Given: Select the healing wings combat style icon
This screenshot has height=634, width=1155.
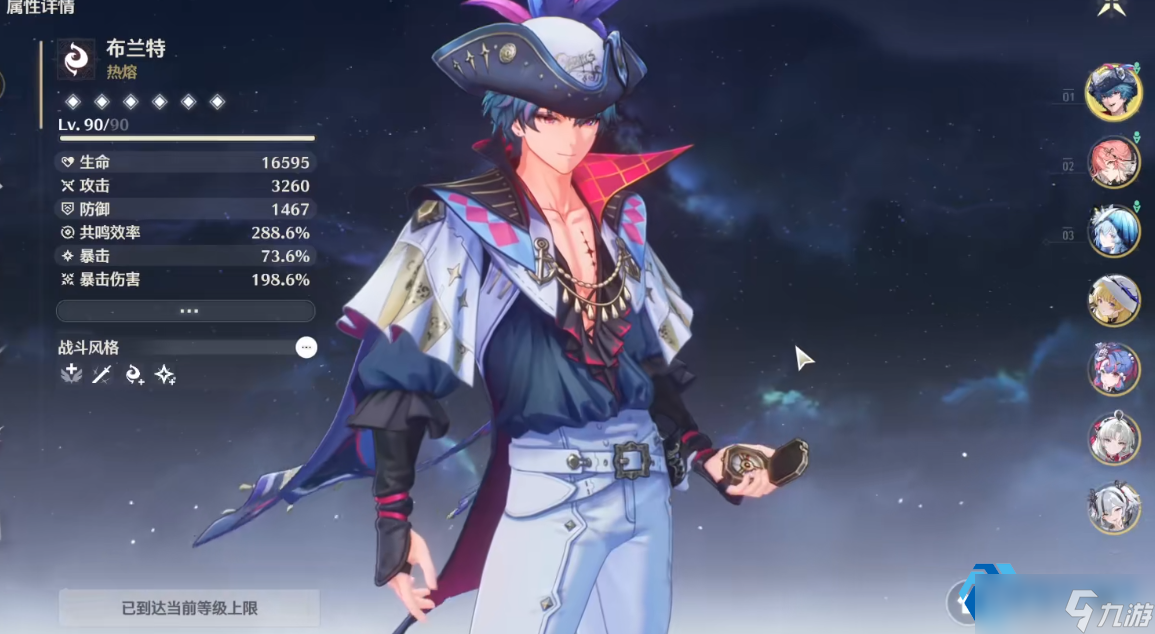Looking at the screenshot, I should [x=71, y=374].
